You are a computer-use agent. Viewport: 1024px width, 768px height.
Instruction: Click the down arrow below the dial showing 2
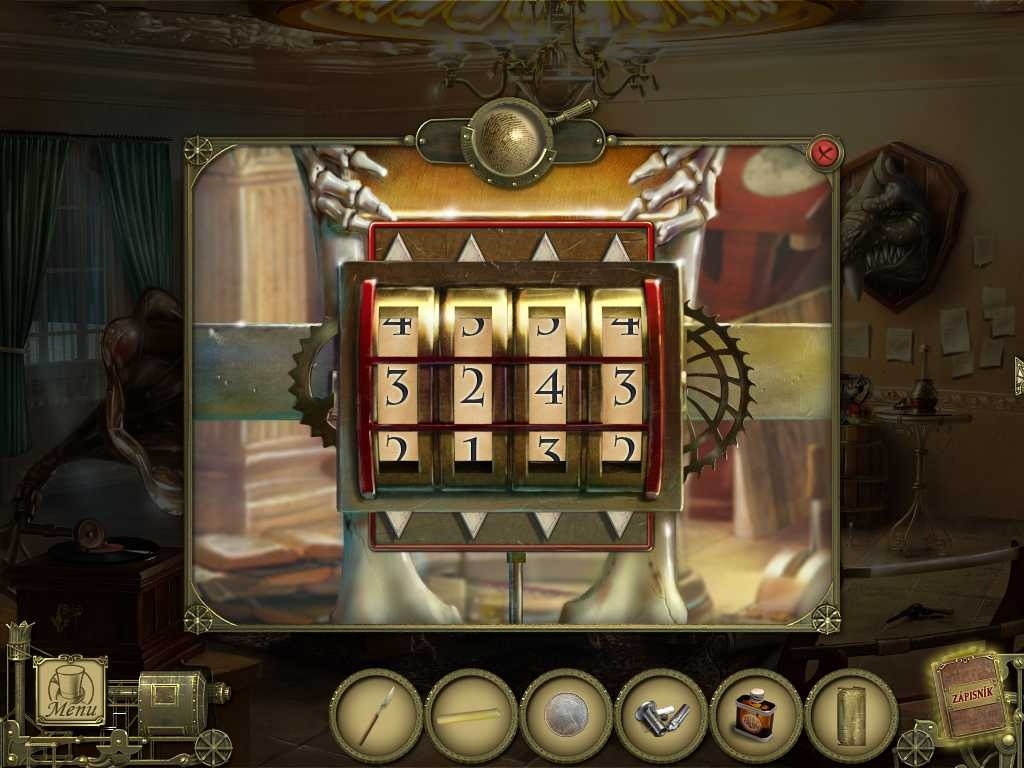pyautogui.click(x=471, y=524)
